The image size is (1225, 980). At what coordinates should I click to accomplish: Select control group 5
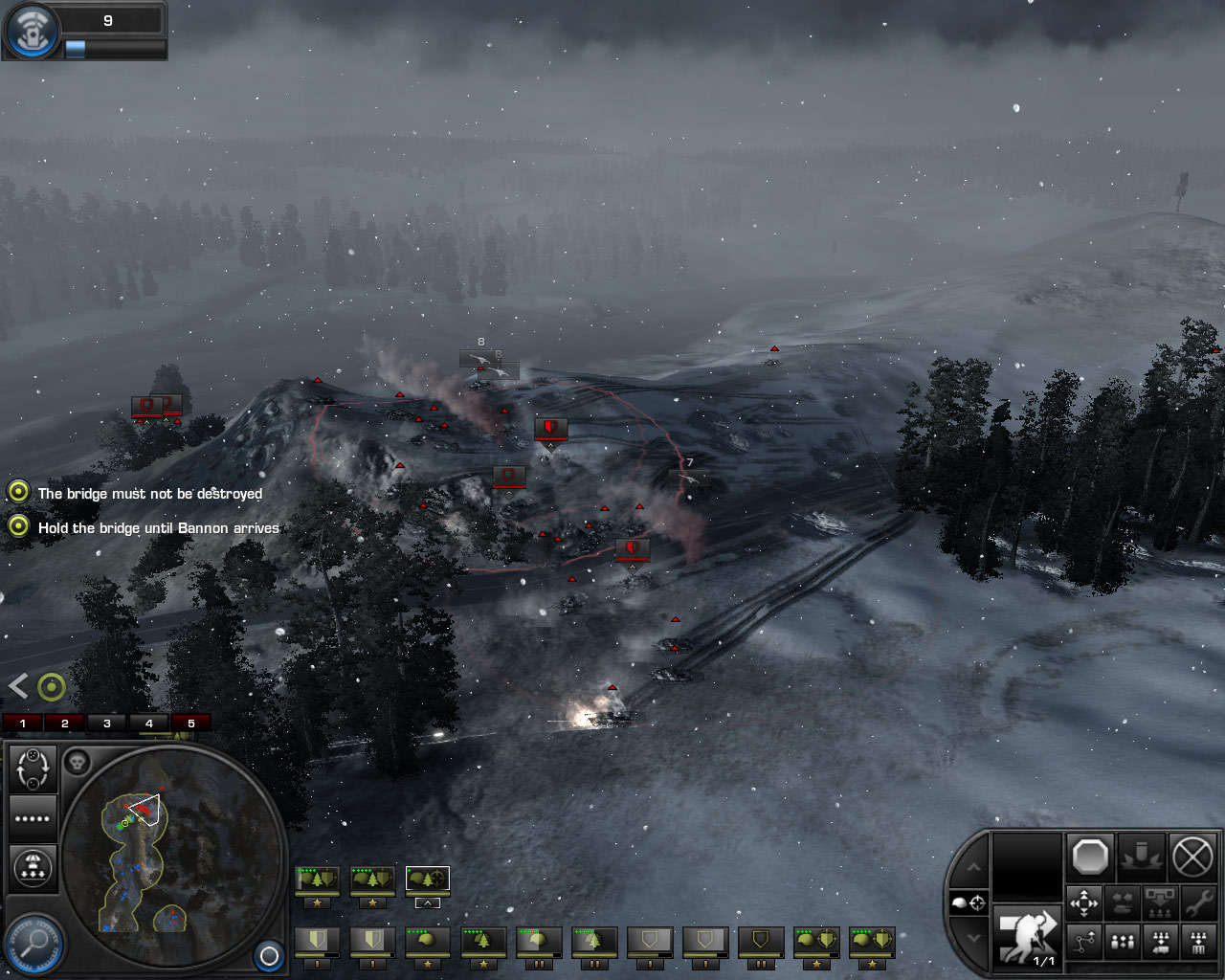coord(190,723)
